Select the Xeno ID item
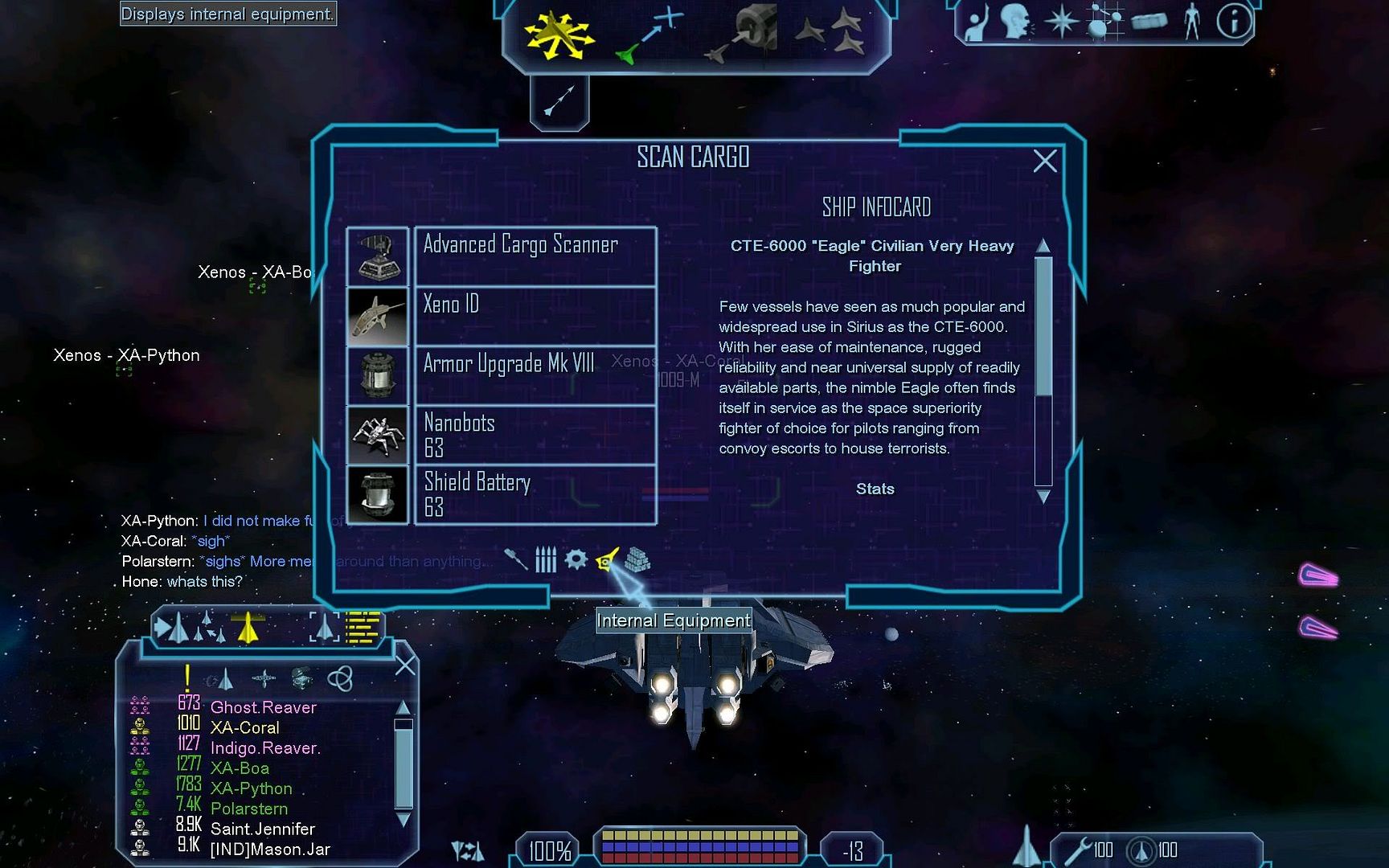 pos(535,316)
